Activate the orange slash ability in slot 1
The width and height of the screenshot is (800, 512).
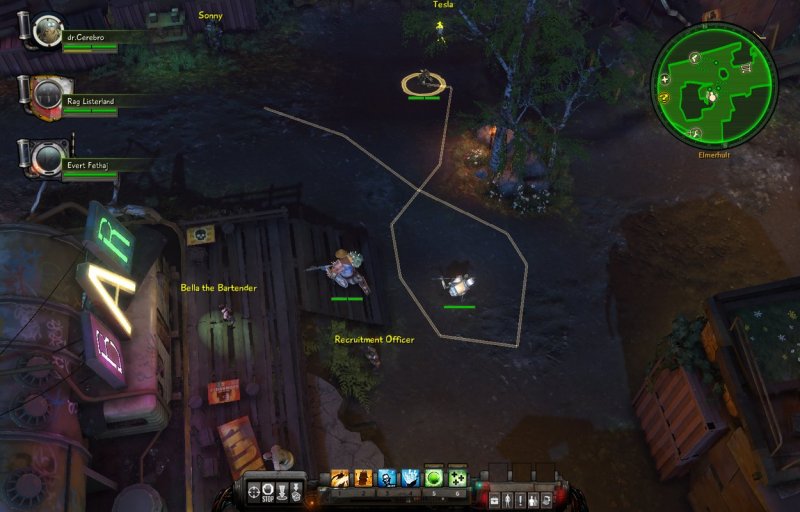pos(339,479)
